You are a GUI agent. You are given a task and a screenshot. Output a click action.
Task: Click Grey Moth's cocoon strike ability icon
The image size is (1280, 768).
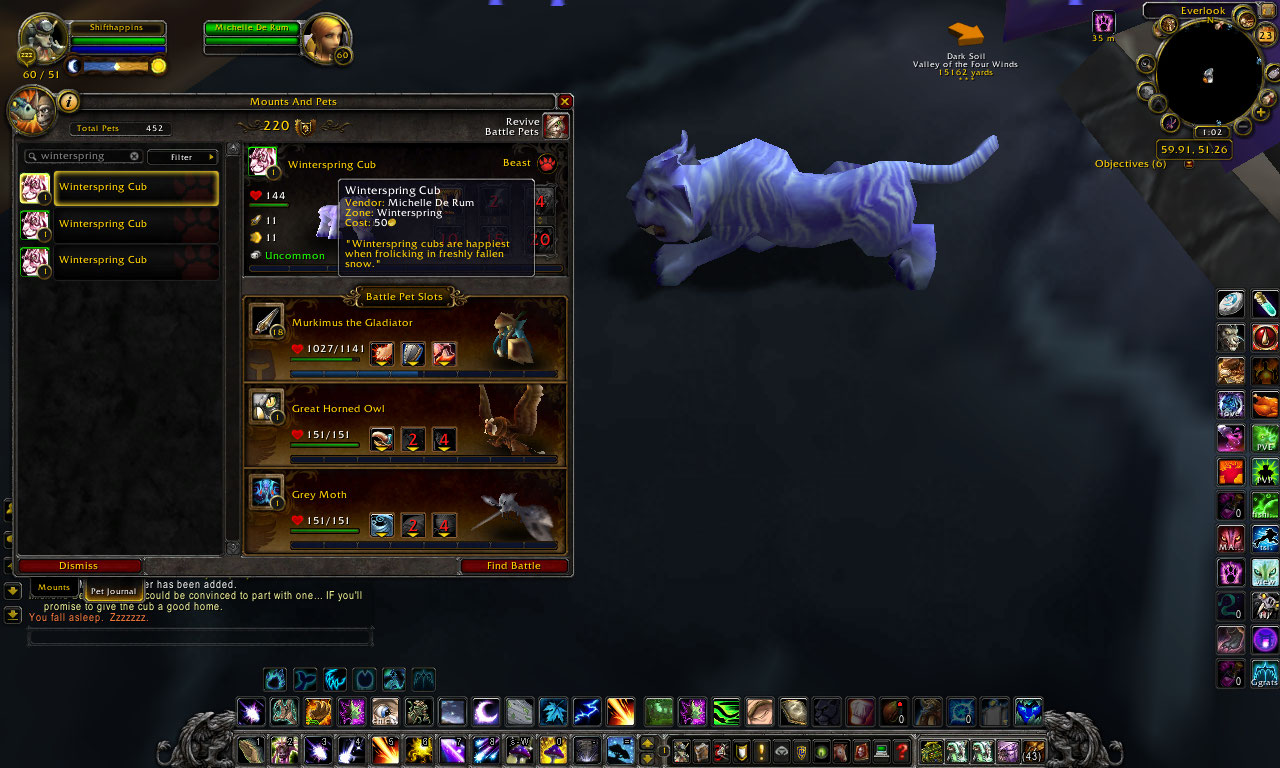pyautogui.click(x=382, y=525)
